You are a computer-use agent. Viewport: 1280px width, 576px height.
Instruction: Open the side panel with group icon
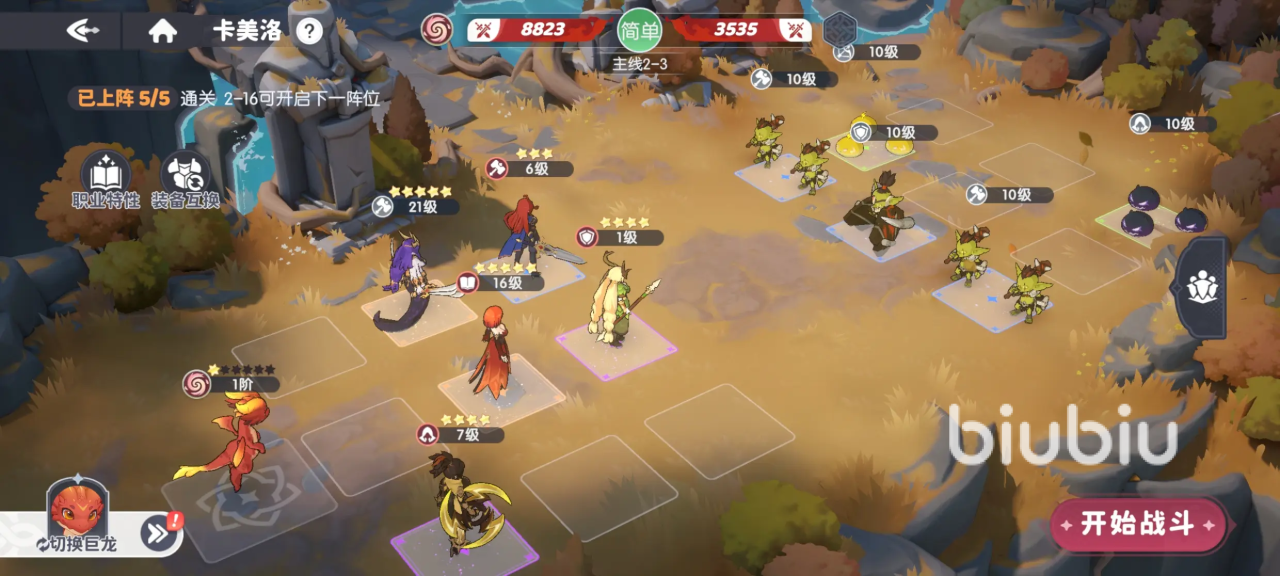(x=1201, y=288)
